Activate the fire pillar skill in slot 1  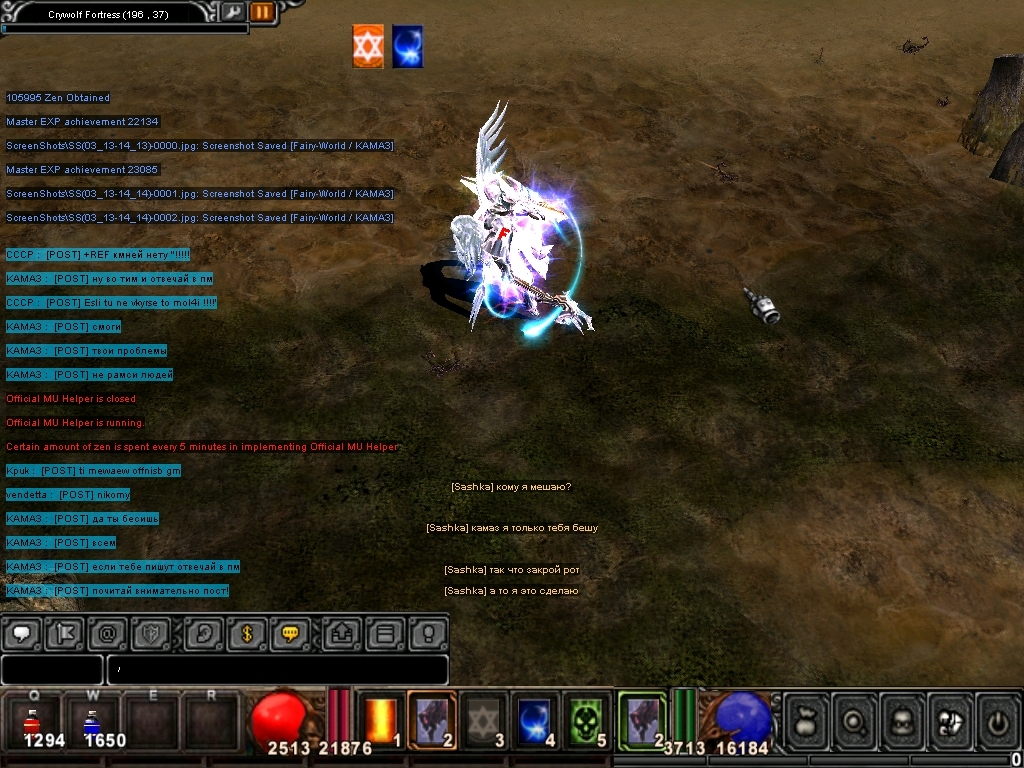[x=381, y=720]
